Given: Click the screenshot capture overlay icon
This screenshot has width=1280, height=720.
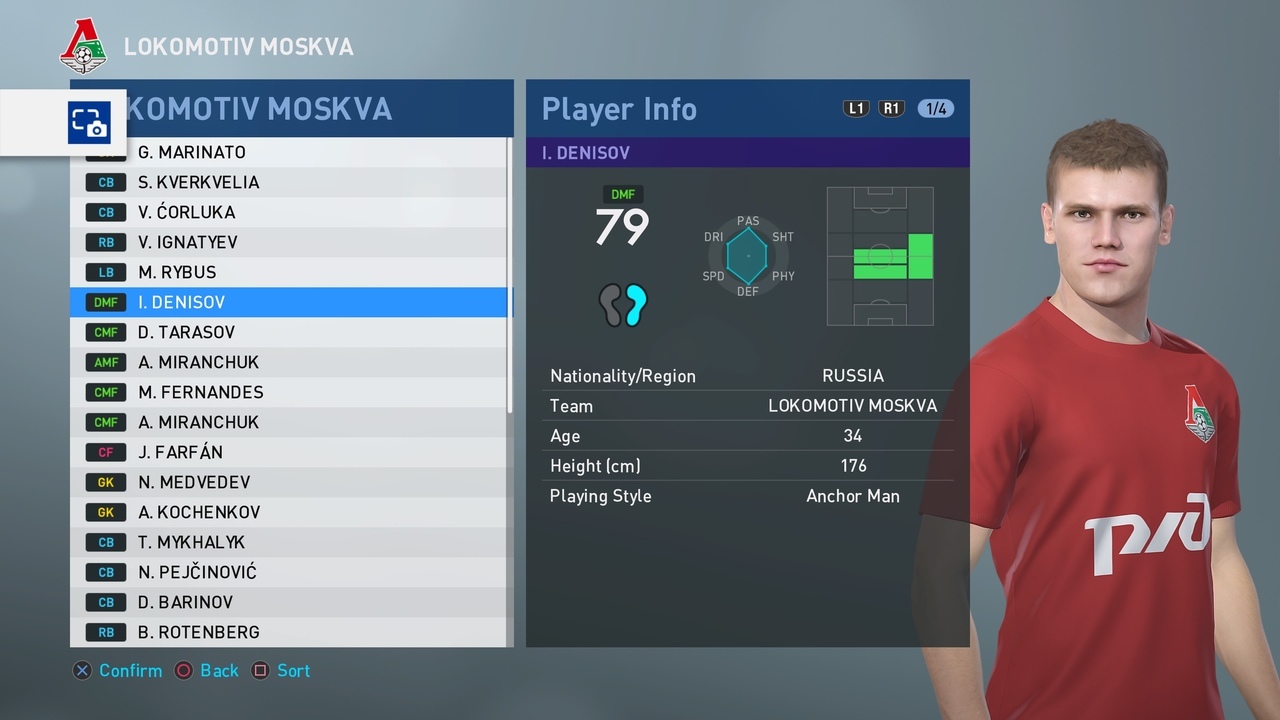Looking at the screenshot, I should pyautogui.click(x=89, y=123).
